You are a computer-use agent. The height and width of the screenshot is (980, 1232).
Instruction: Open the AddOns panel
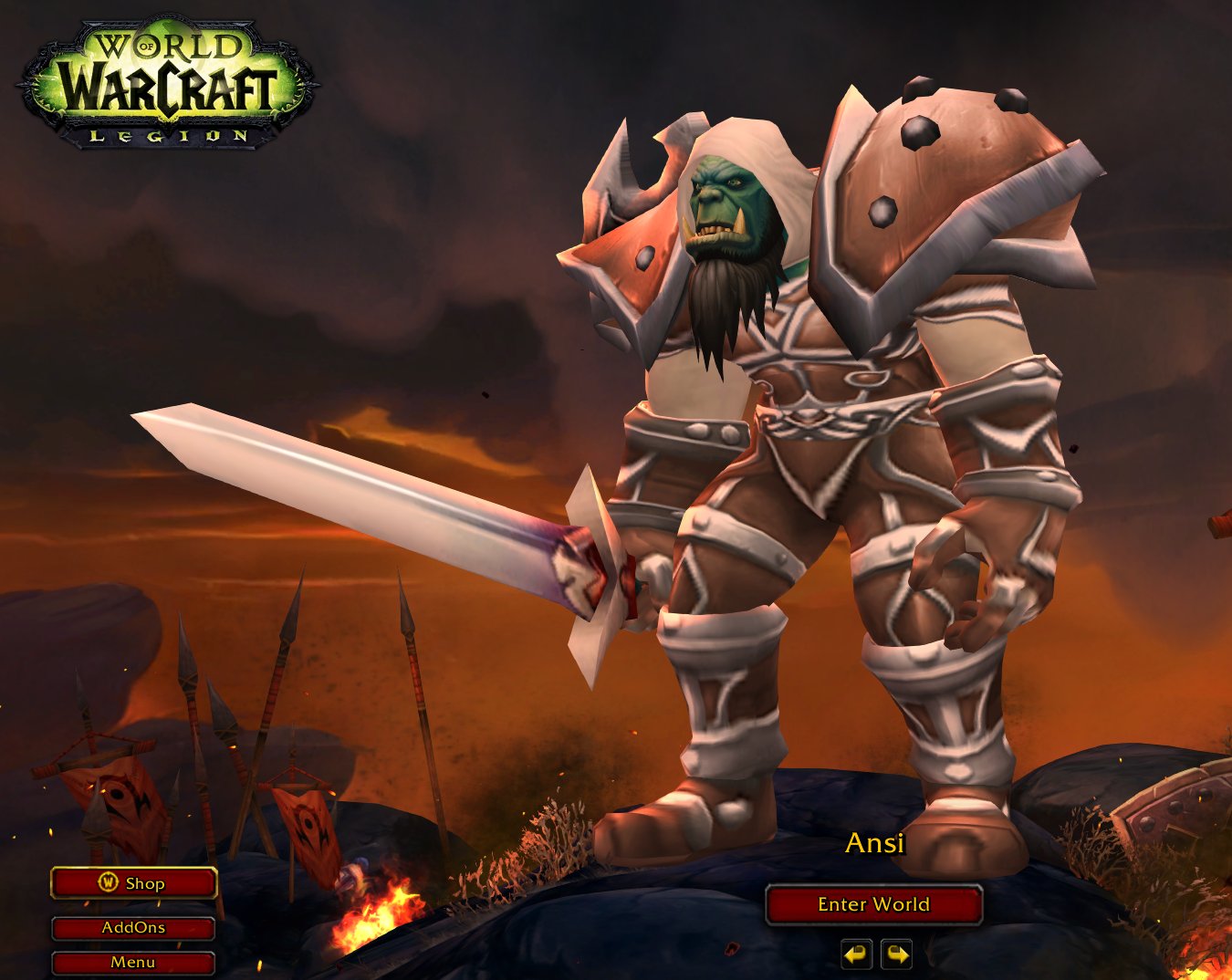tap(133, 927)
